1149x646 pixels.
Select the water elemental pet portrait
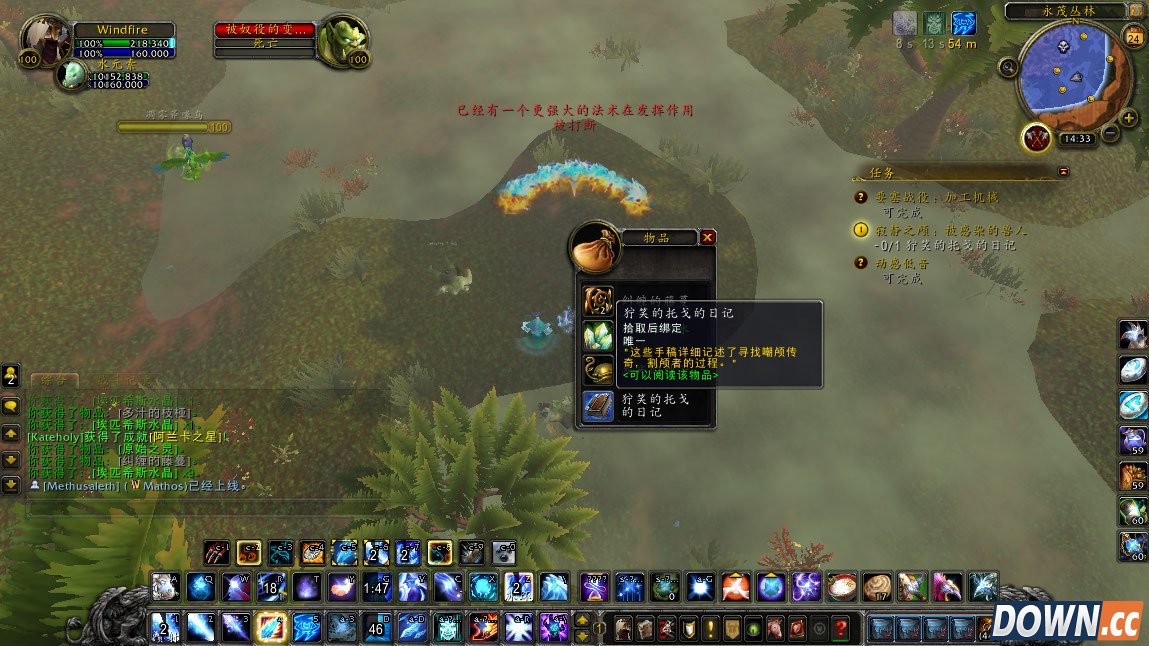(71, 75)
